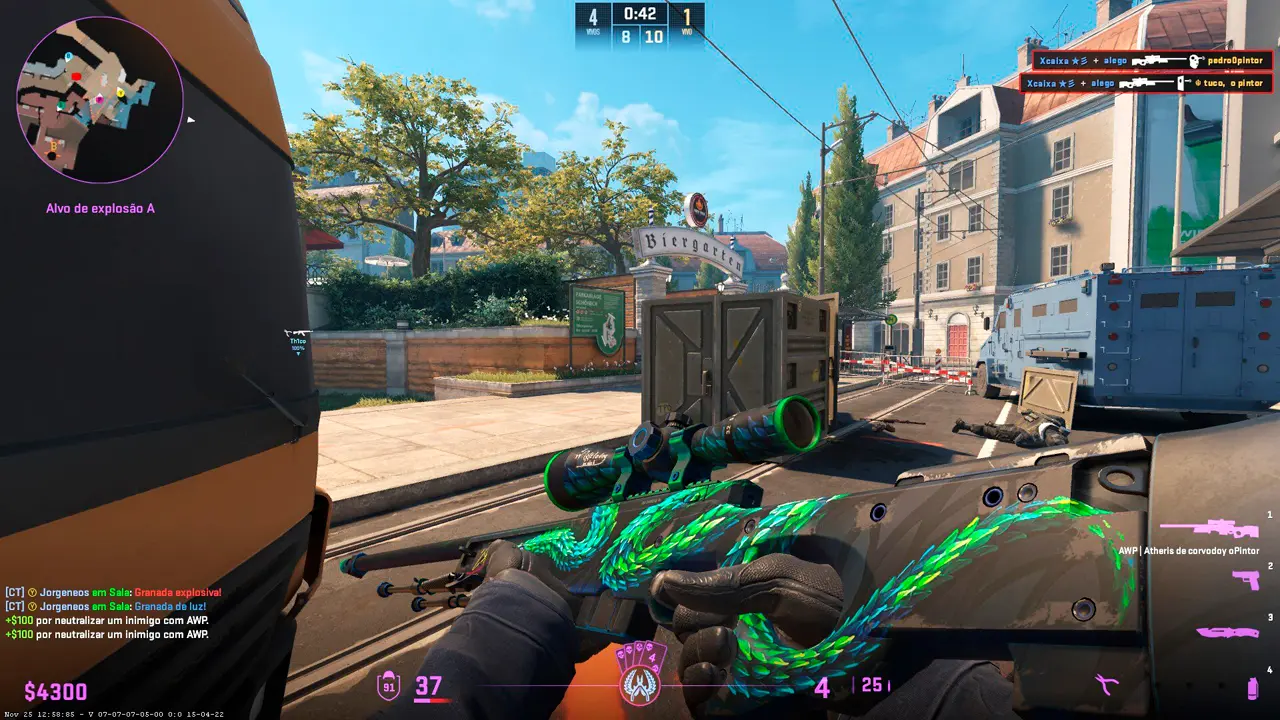The height and width of the screenshot is (720, 1280).
Task: Click the Granada de luz chat message
Action: (x=111, y=607)
